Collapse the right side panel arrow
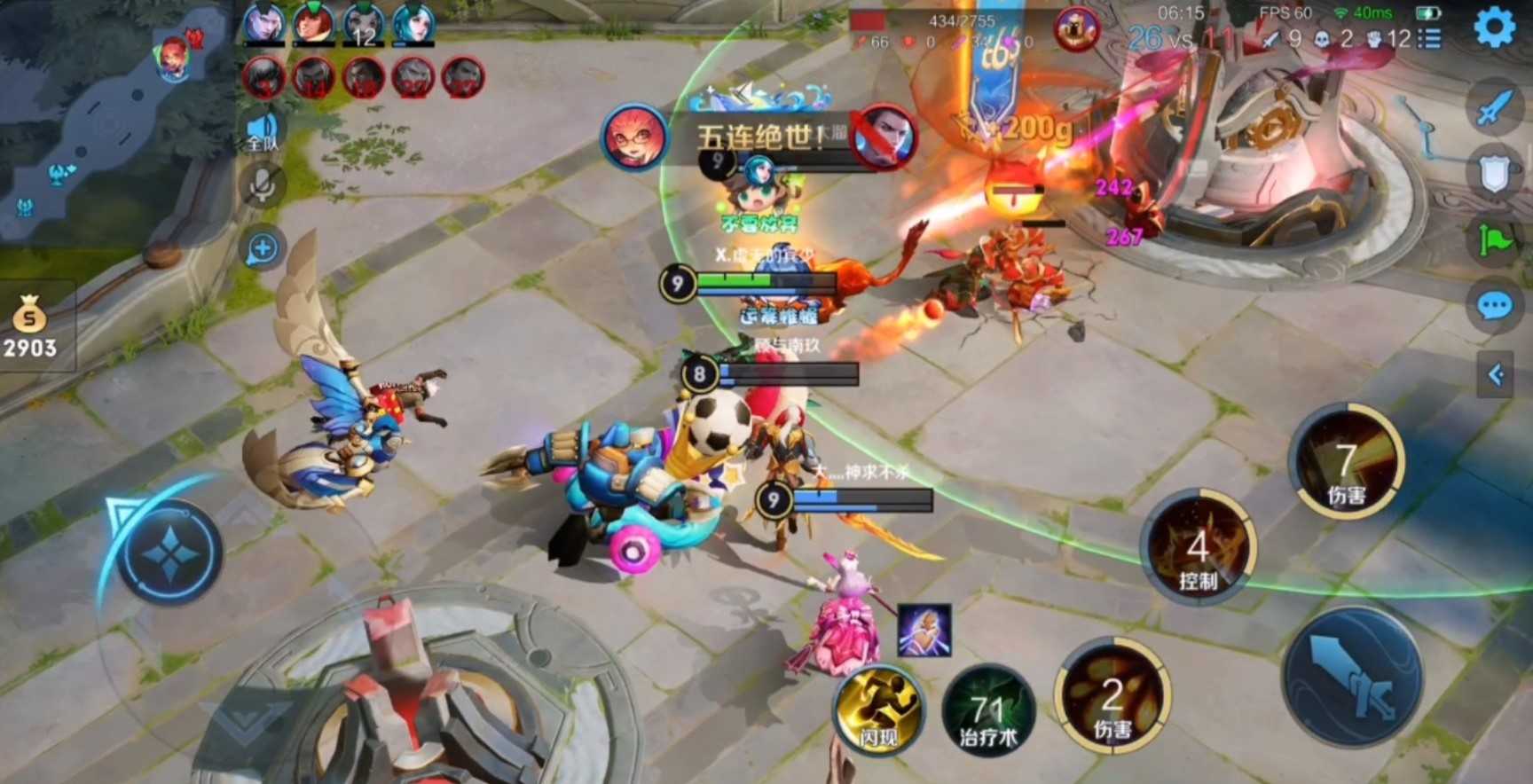This screenshot has height=784, width=1533. pos(1496,374)
